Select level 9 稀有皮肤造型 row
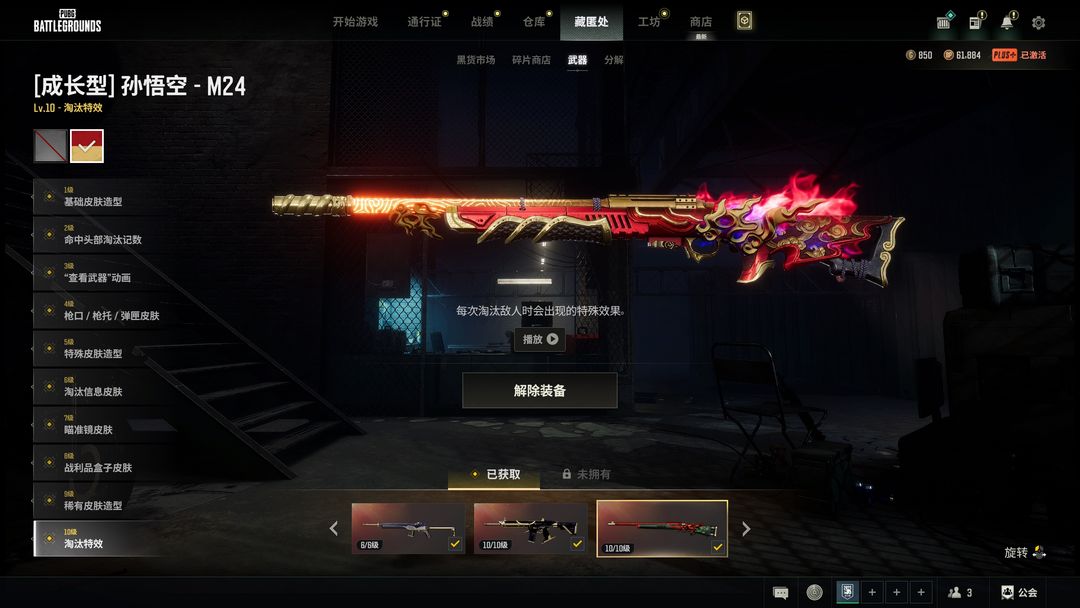This screenshot has width=1080, height=608. coord(100,501)
